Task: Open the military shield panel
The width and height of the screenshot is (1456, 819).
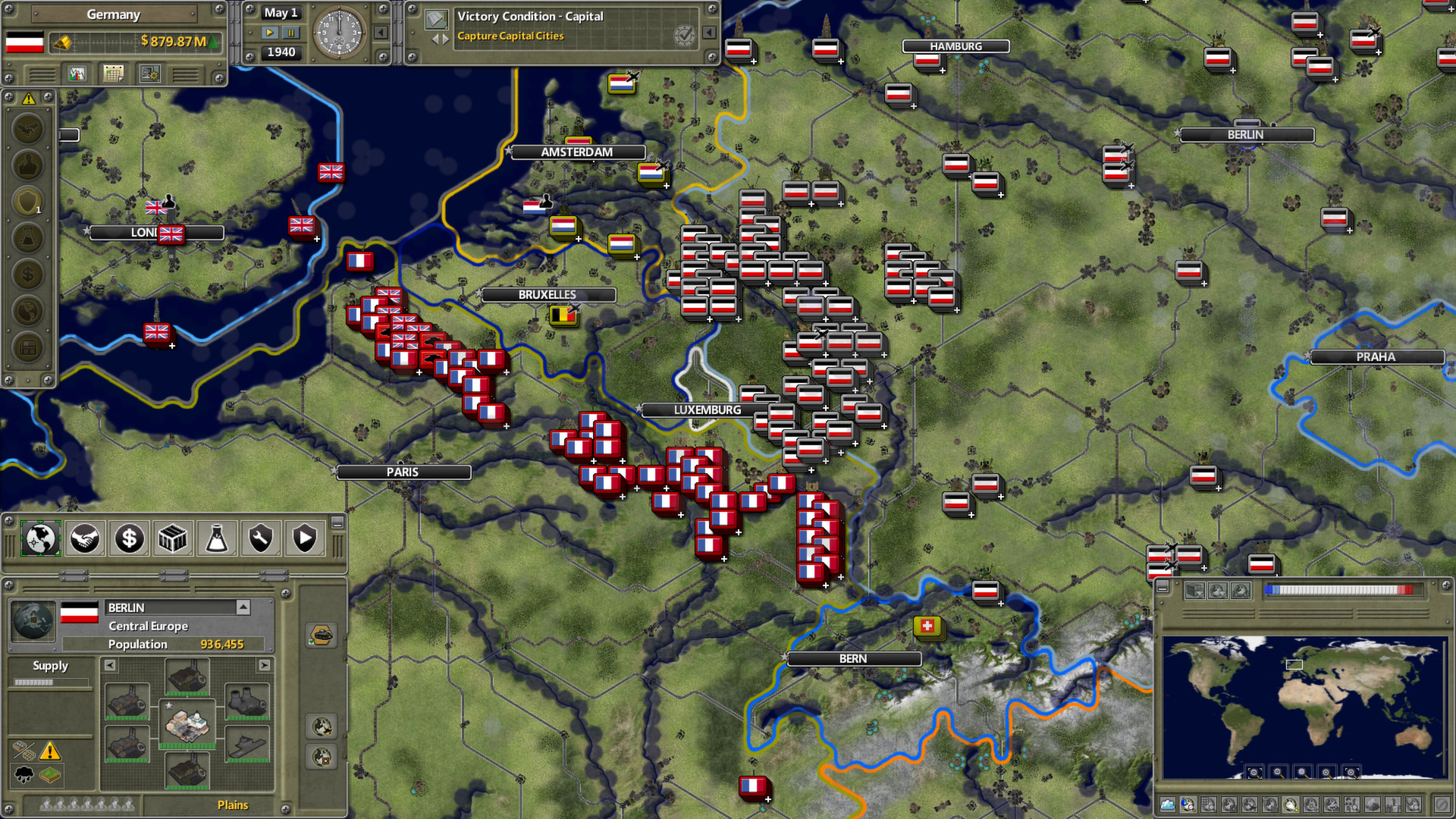Action: tap(304, 538)
